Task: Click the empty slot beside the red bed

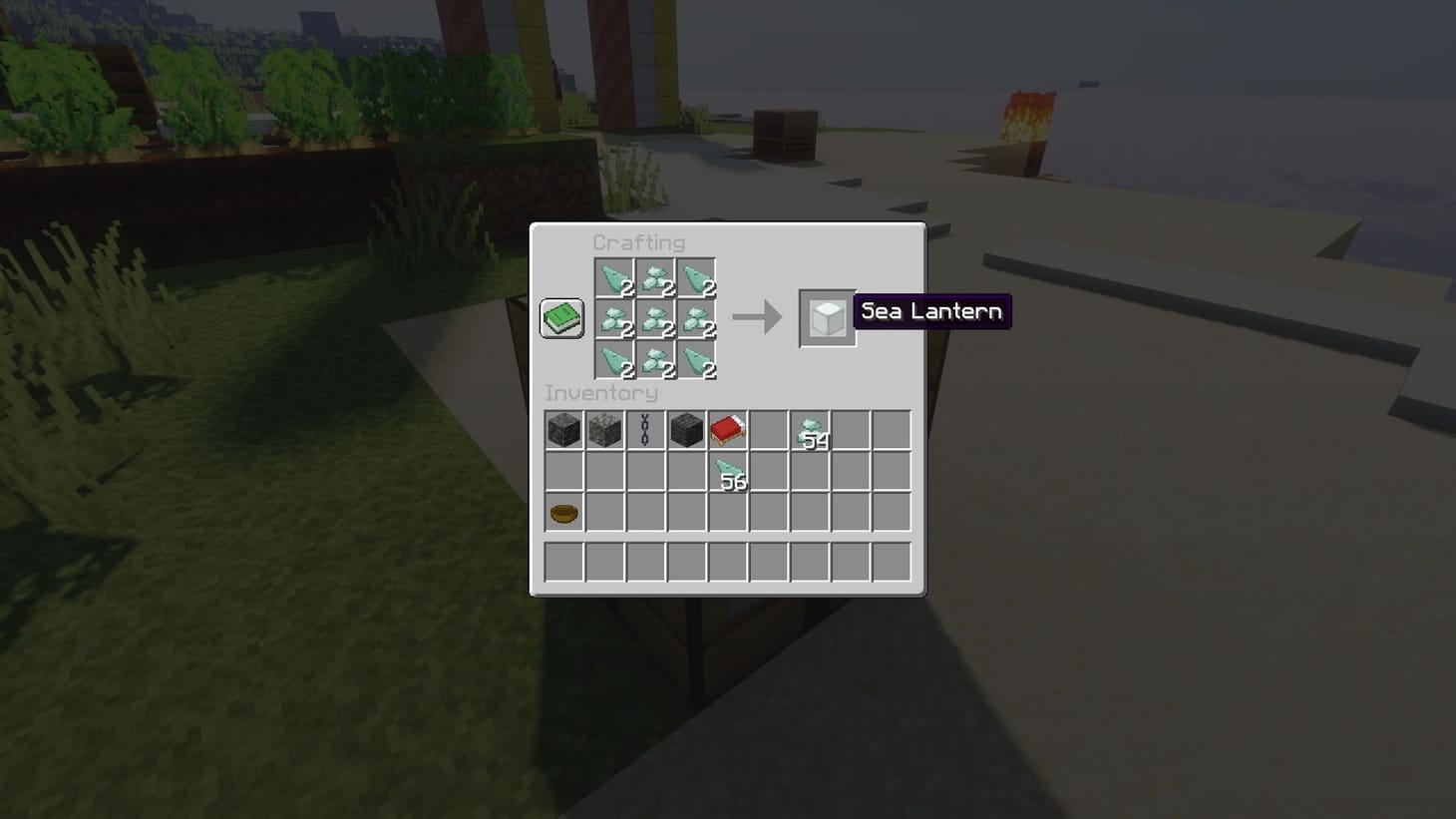Action: point(769,429)
